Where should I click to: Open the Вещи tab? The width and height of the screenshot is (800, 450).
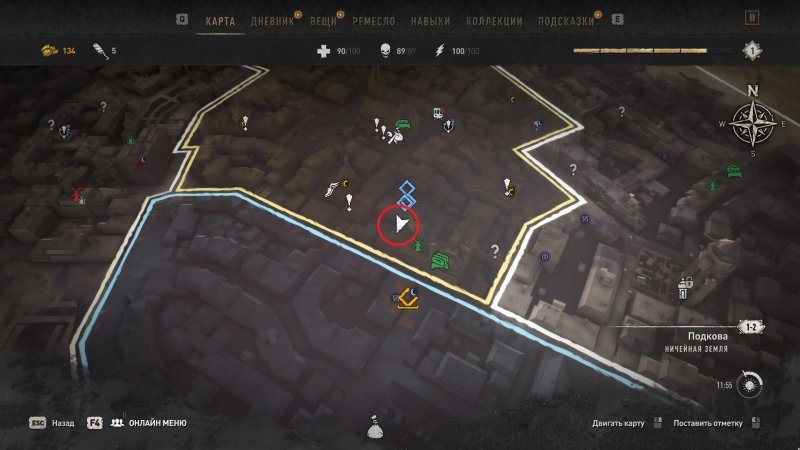click(x=322, y=20)
